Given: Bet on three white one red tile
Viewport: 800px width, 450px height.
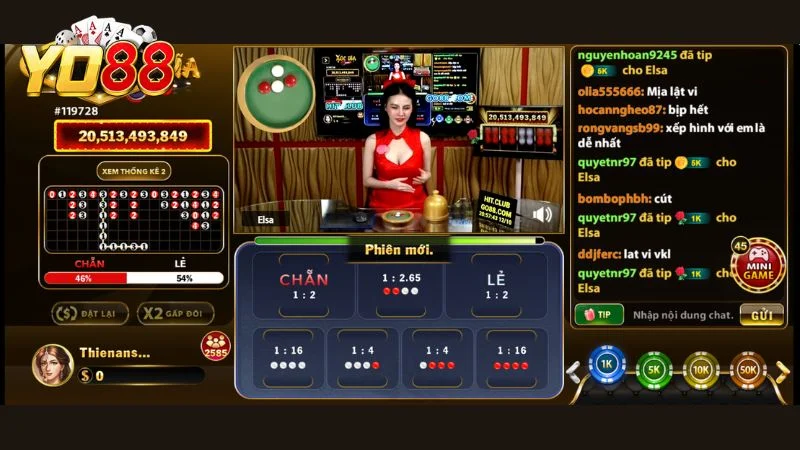Looking at the screenshot, I should pyautogui.click(x=363, y=357).
